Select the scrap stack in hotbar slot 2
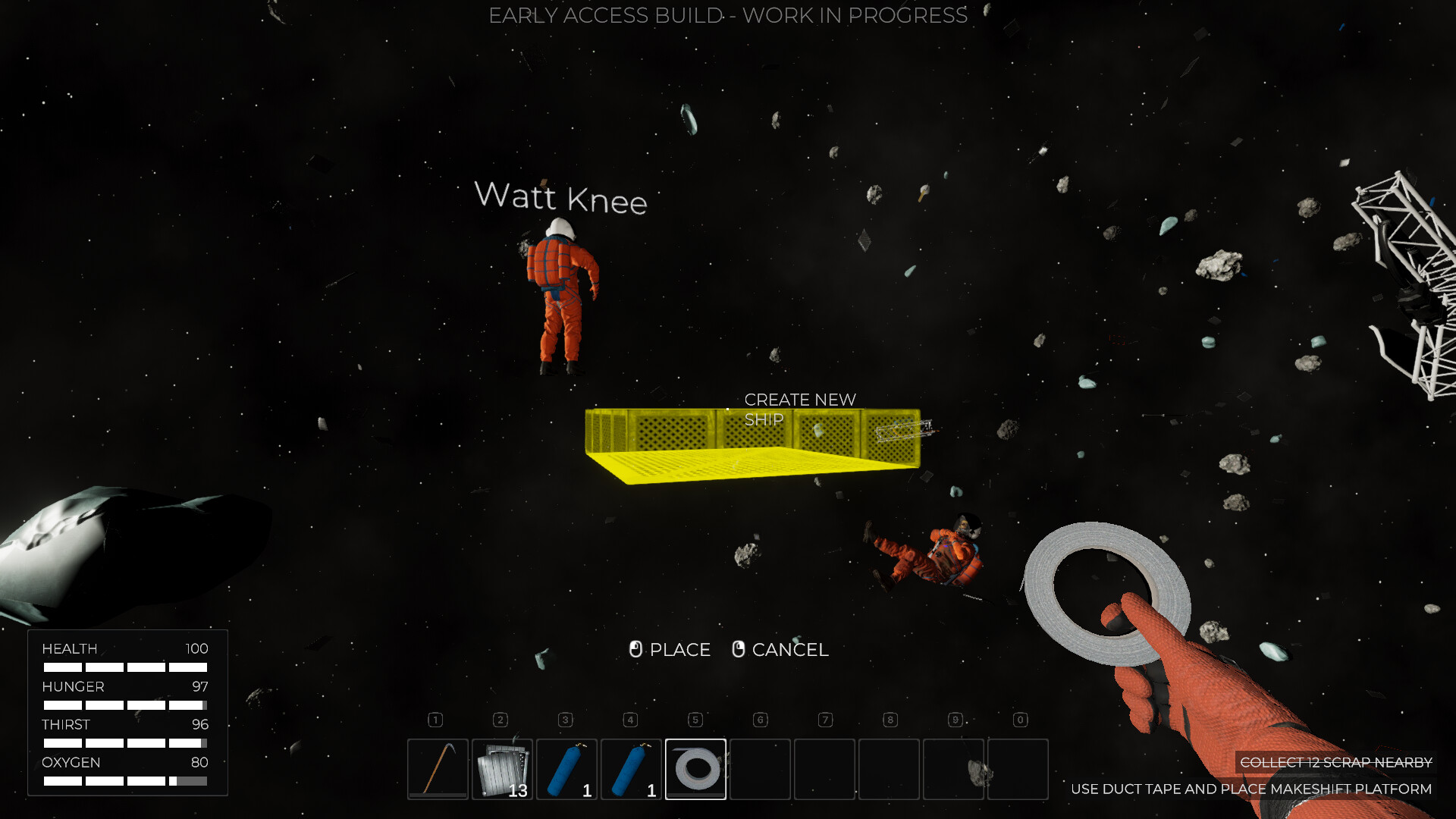 point(501,769)
